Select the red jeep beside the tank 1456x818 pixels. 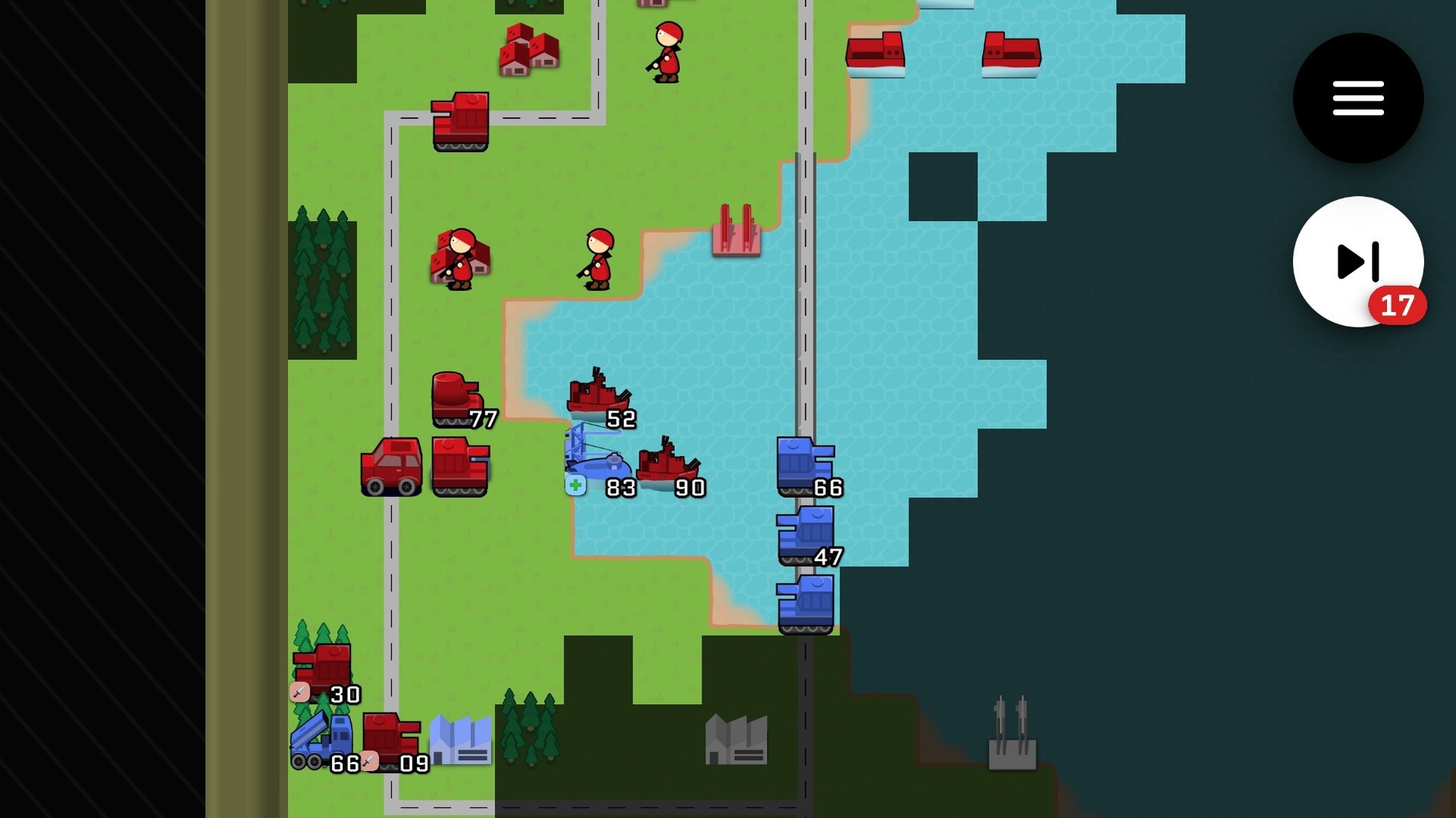pos(391,464)
